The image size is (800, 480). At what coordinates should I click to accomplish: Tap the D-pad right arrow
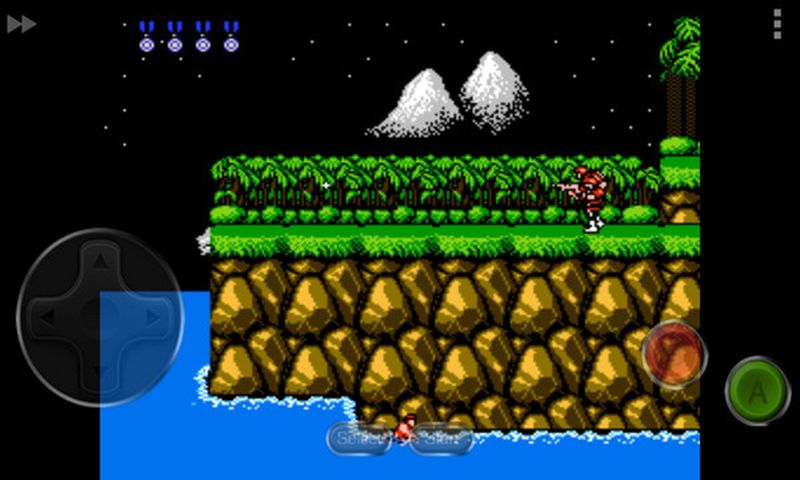tap(156, 318)
